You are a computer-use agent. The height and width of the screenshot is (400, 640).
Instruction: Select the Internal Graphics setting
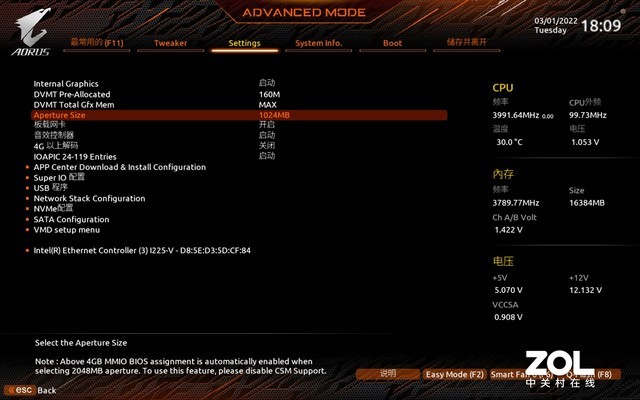(x=66, y=83)
